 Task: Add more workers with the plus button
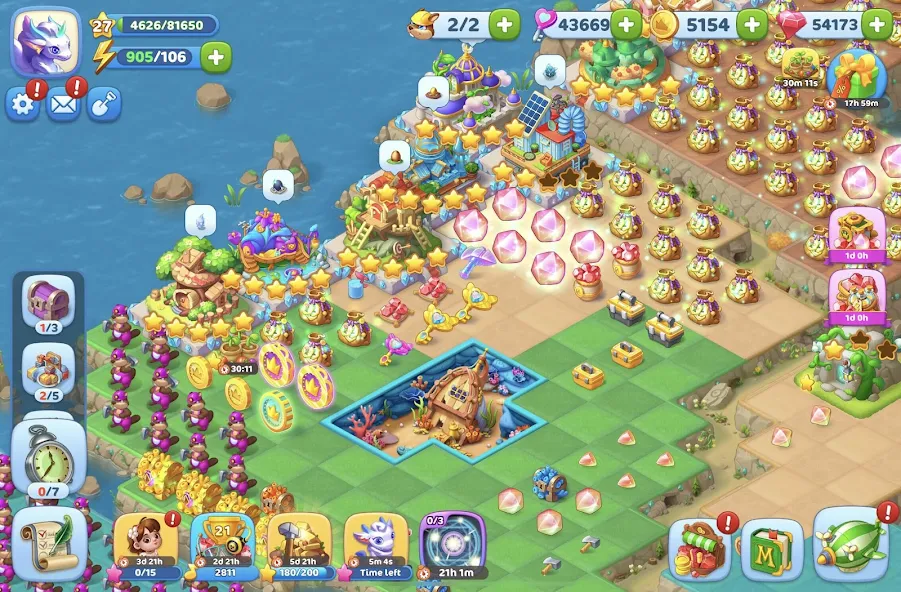(505, 24)
